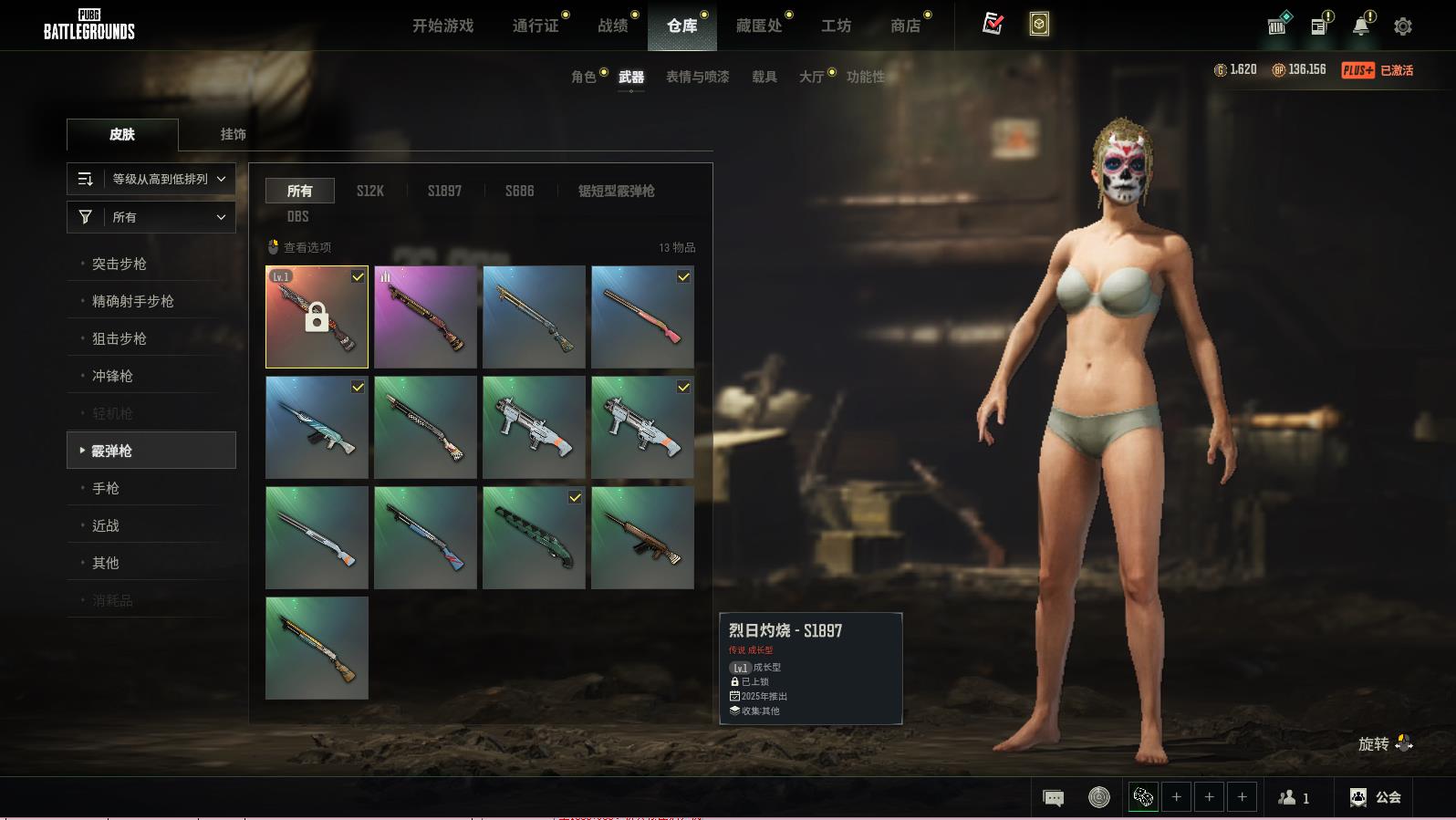
Task: Pick the pink shotgun skin thumbnail
Action: 642,317
